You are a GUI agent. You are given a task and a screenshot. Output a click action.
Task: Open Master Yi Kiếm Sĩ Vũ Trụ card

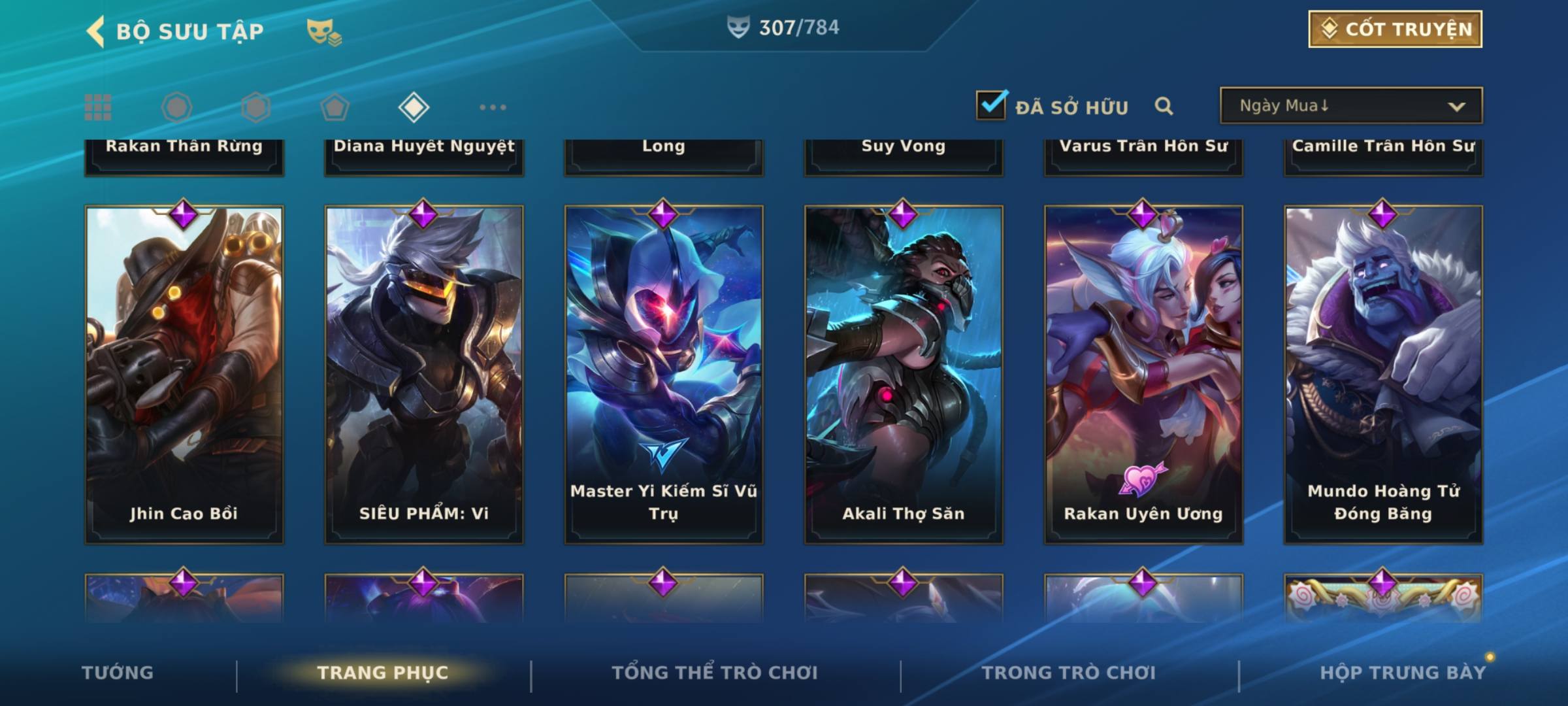click(663, 374)
